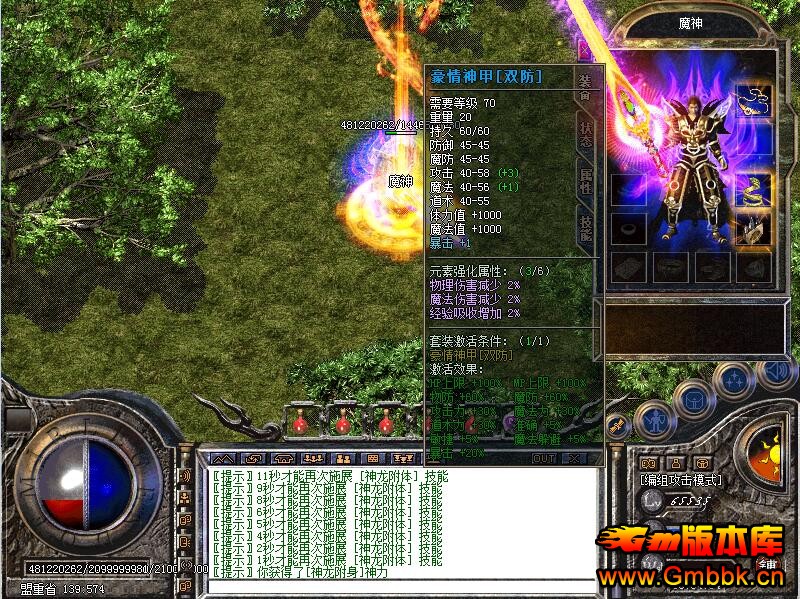Viewport: 800px width, 599px height.
Task: Click the mountain icon on the chat toolbar
Action: [220, 458]
